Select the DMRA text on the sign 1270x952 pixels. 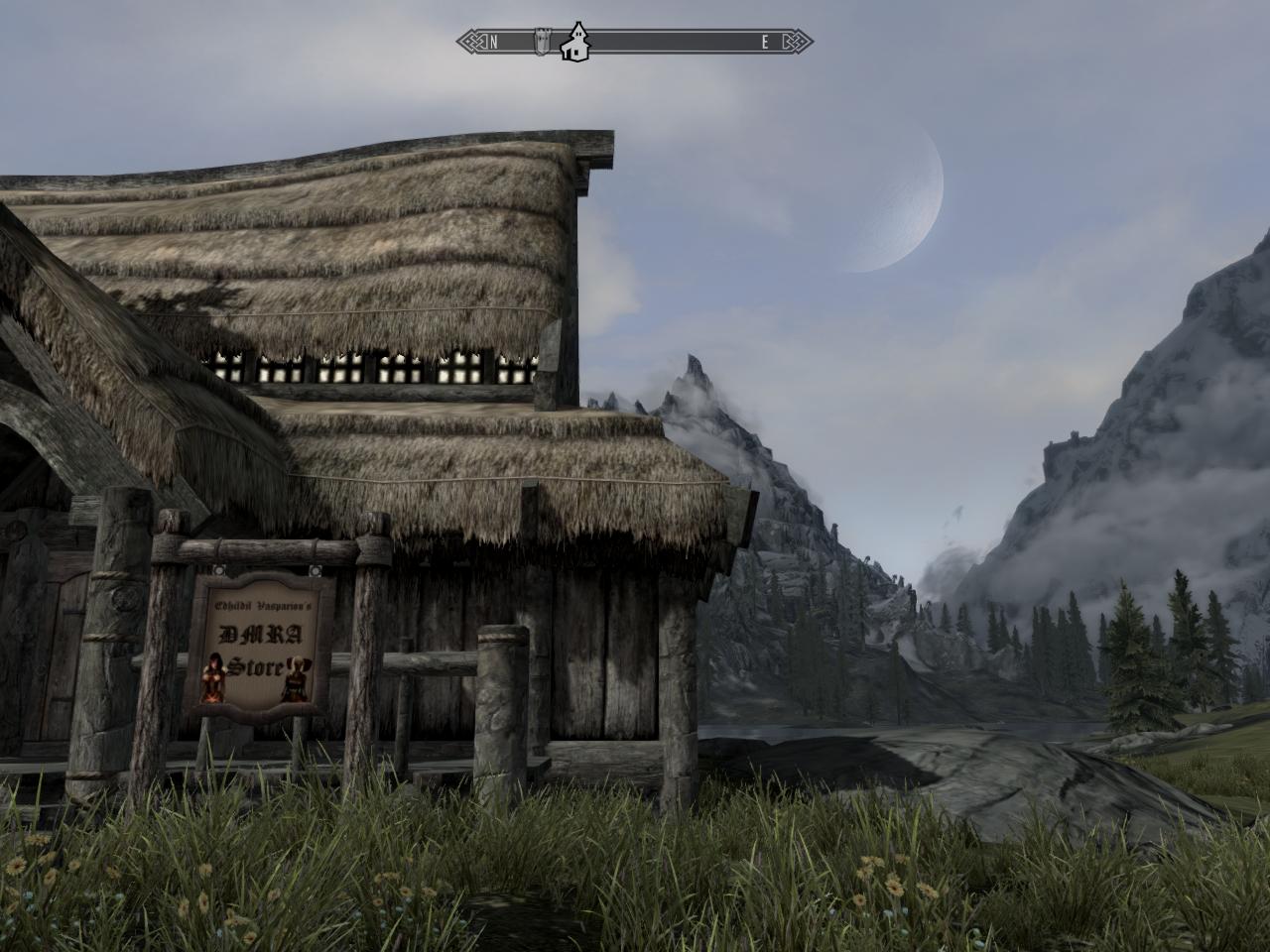point(259,635)
